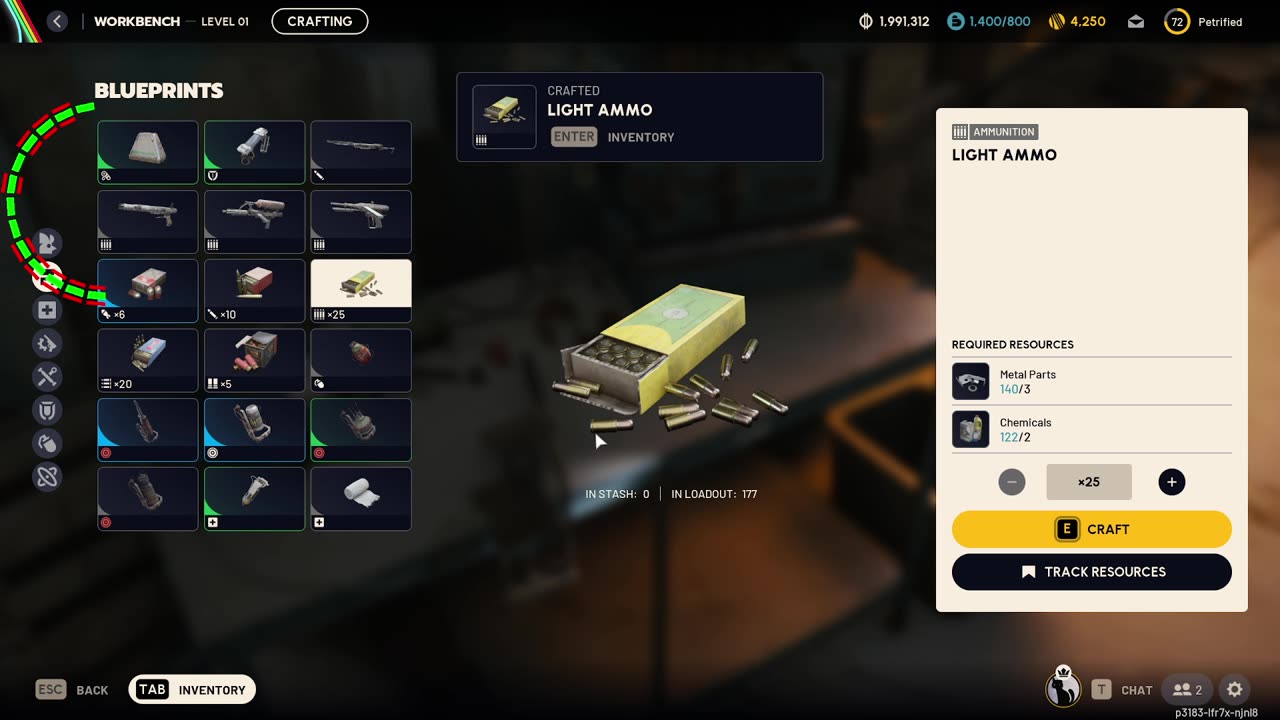The width and height of the screenshot is (1280, 720).
Task: Show the party members list
Action: (1187, 689)
